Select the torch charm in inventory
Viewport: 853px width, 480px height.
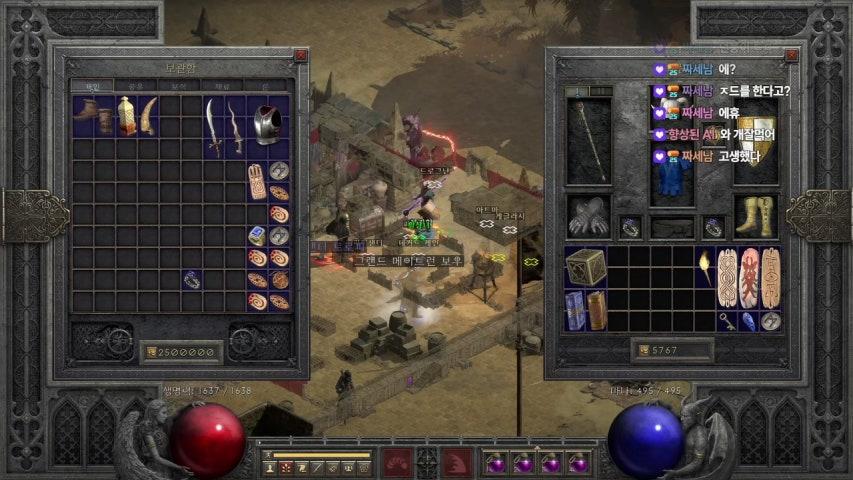click(x=705, y=268)
